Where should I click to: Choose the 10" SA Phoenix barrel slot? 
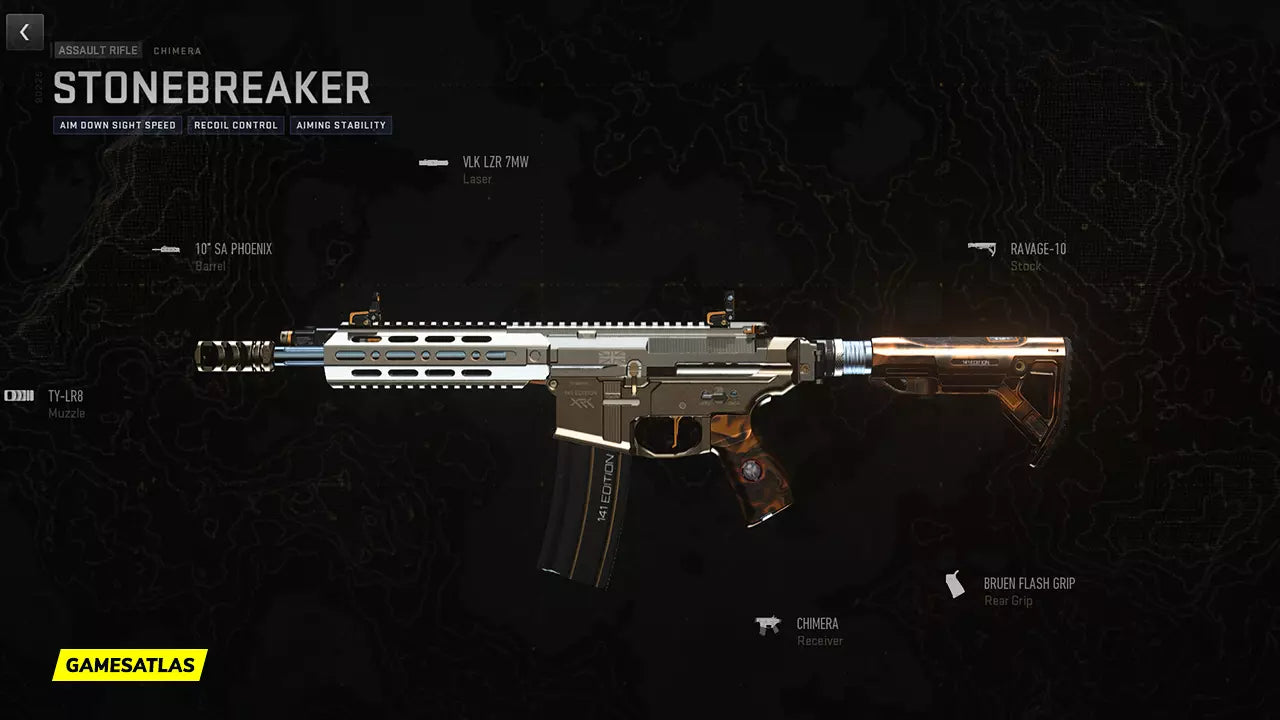tap(232, 250)
